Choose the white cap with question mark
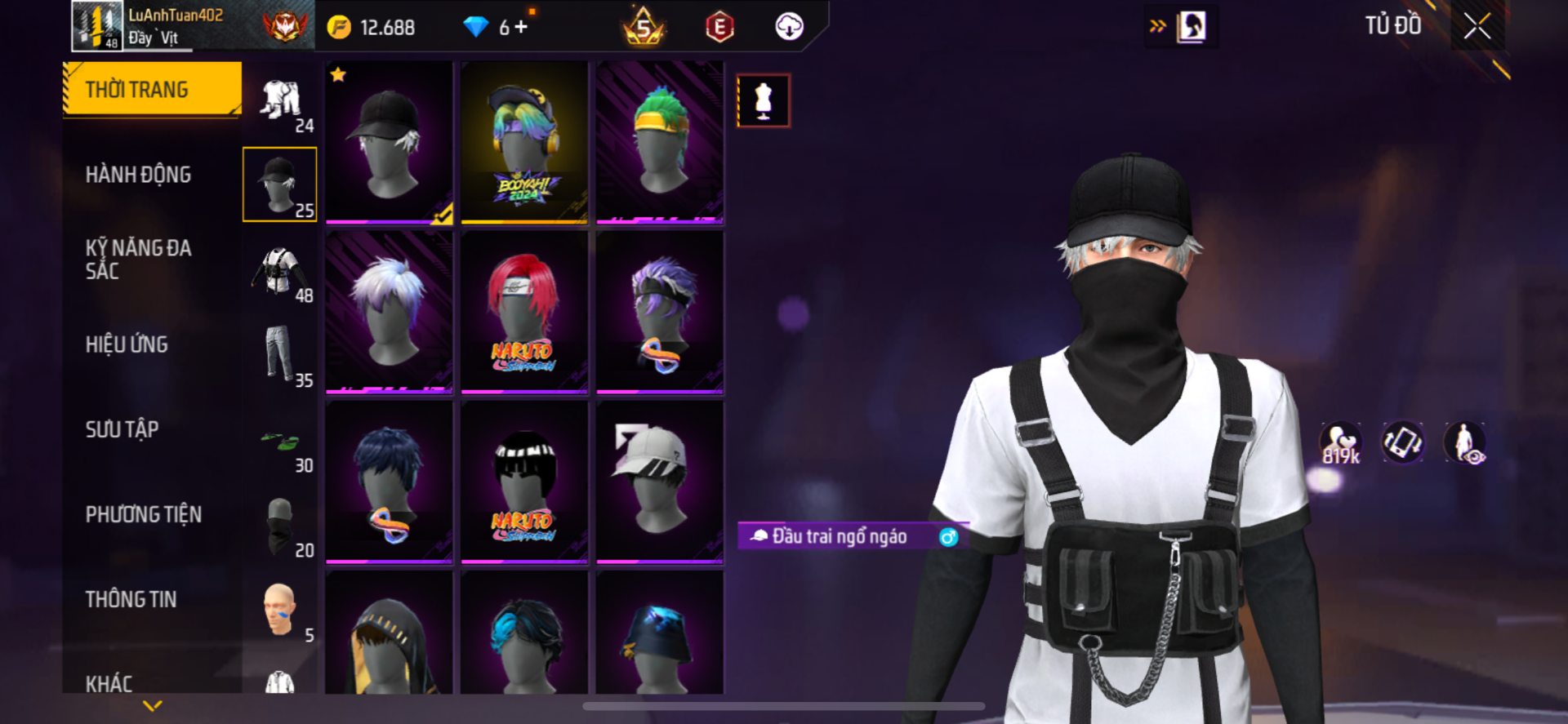This screenshot has width=1568, height=724. (x=659, y=482)
